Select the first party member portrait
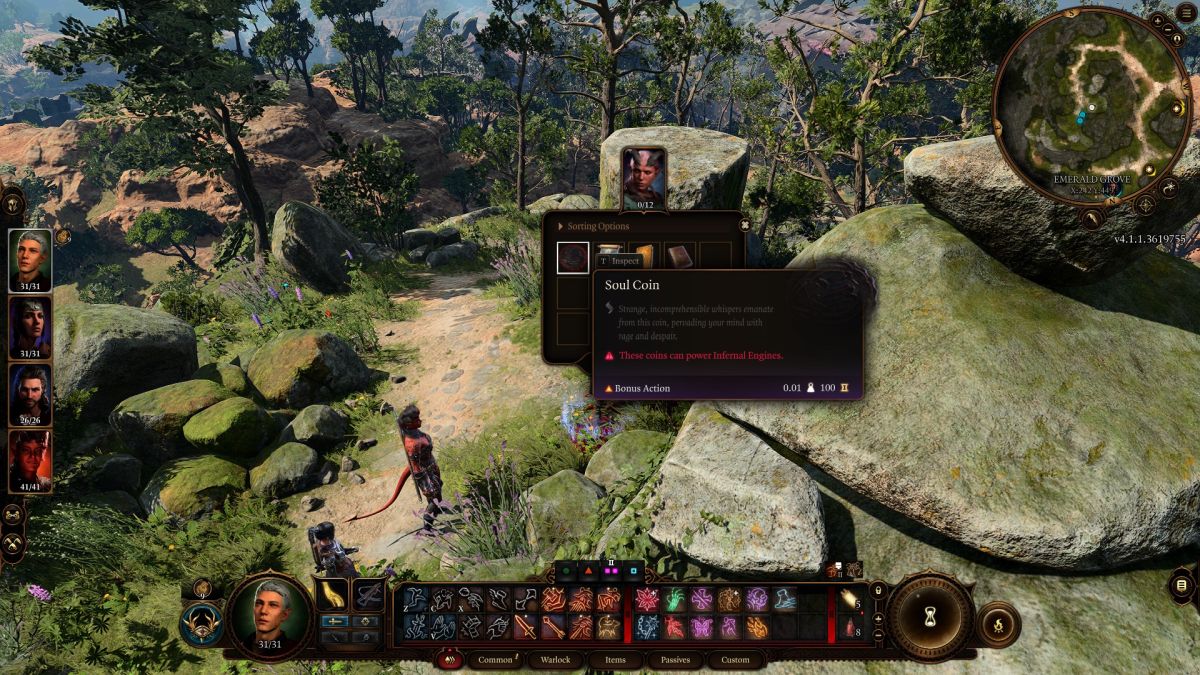Screen dimensions: 1200x675 30,260
